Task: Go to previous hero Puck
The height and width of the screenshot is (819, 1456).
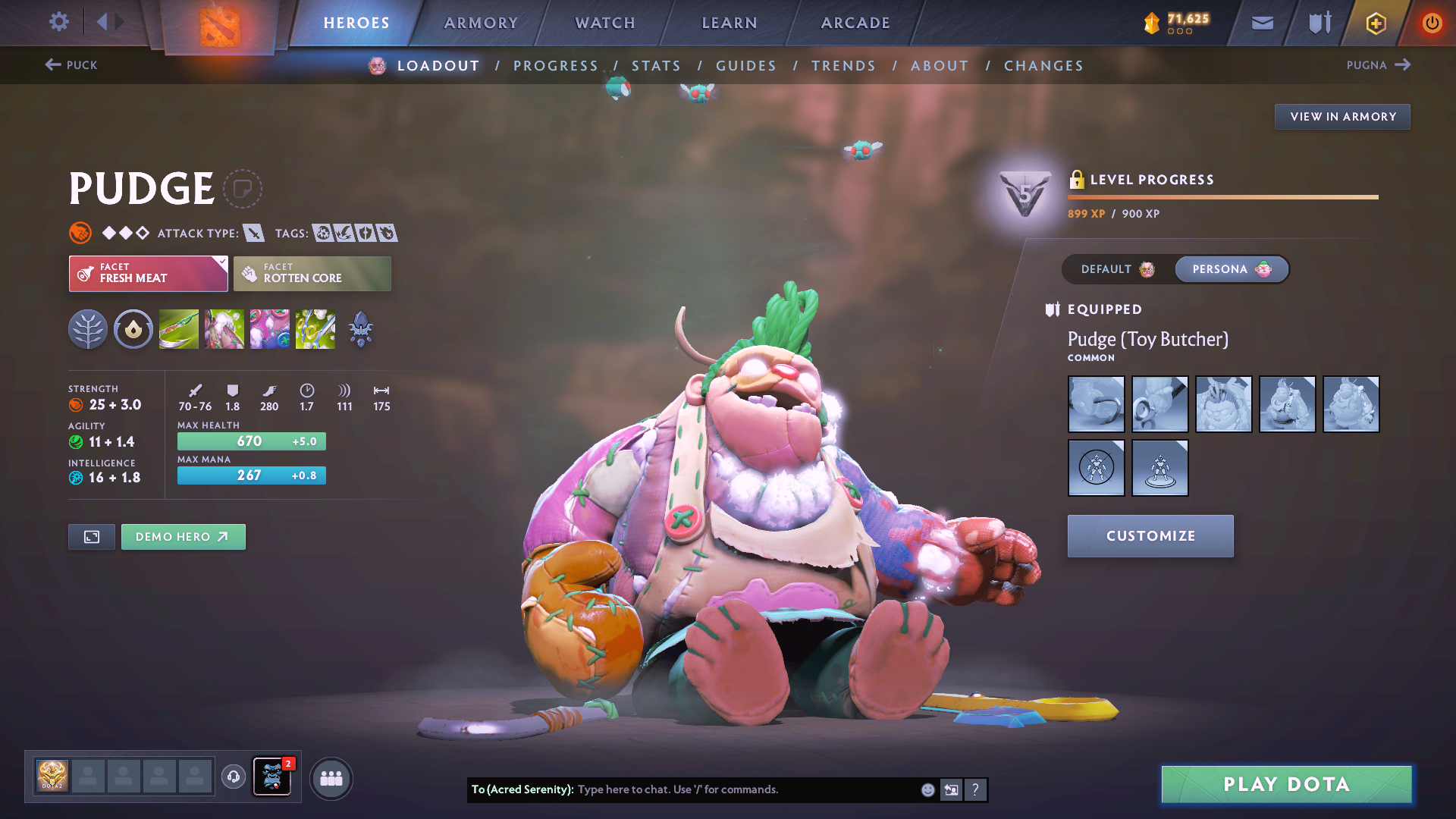Action: [71, 65]
